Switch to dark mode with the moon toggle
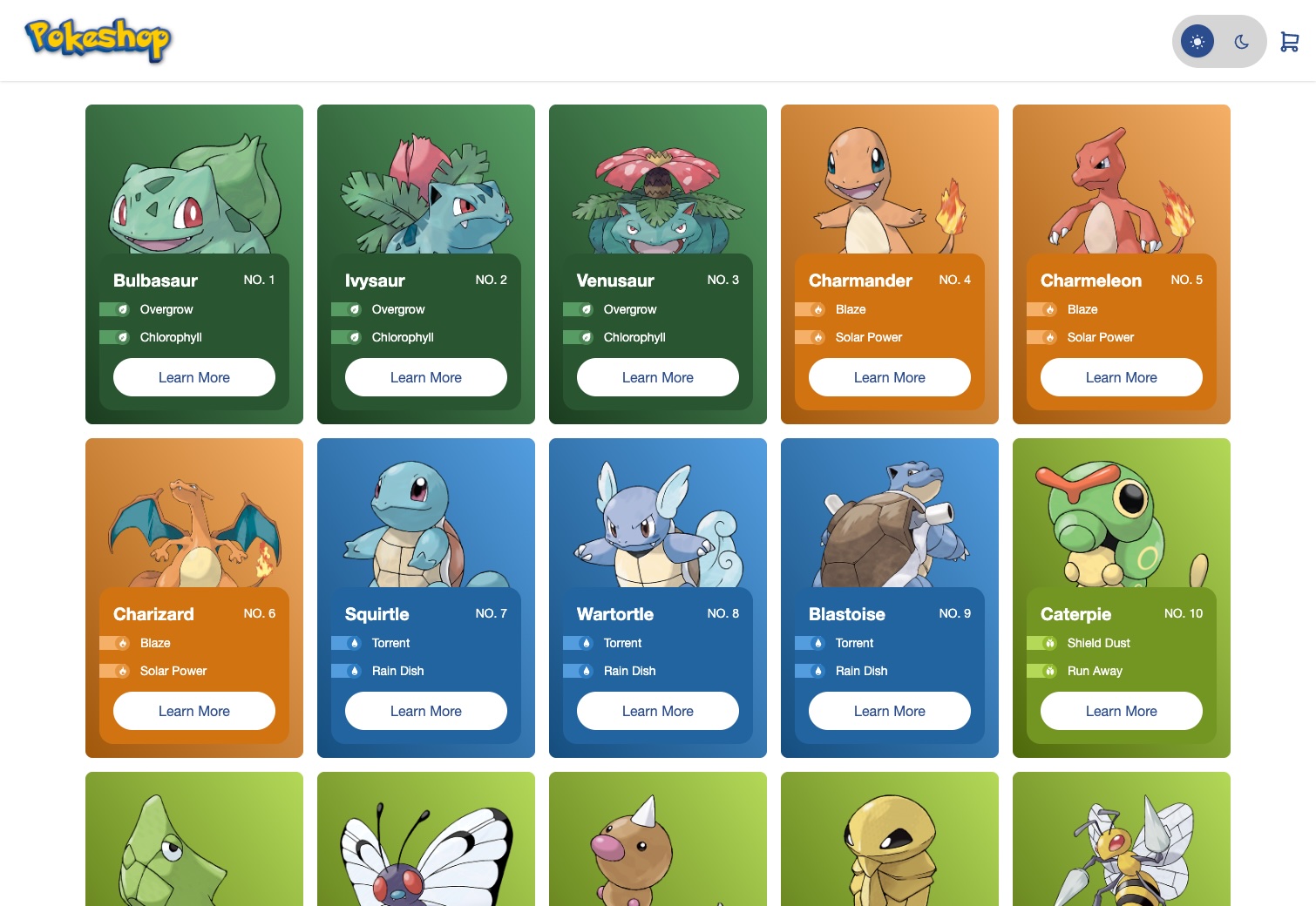 (x=1240, y=41)
